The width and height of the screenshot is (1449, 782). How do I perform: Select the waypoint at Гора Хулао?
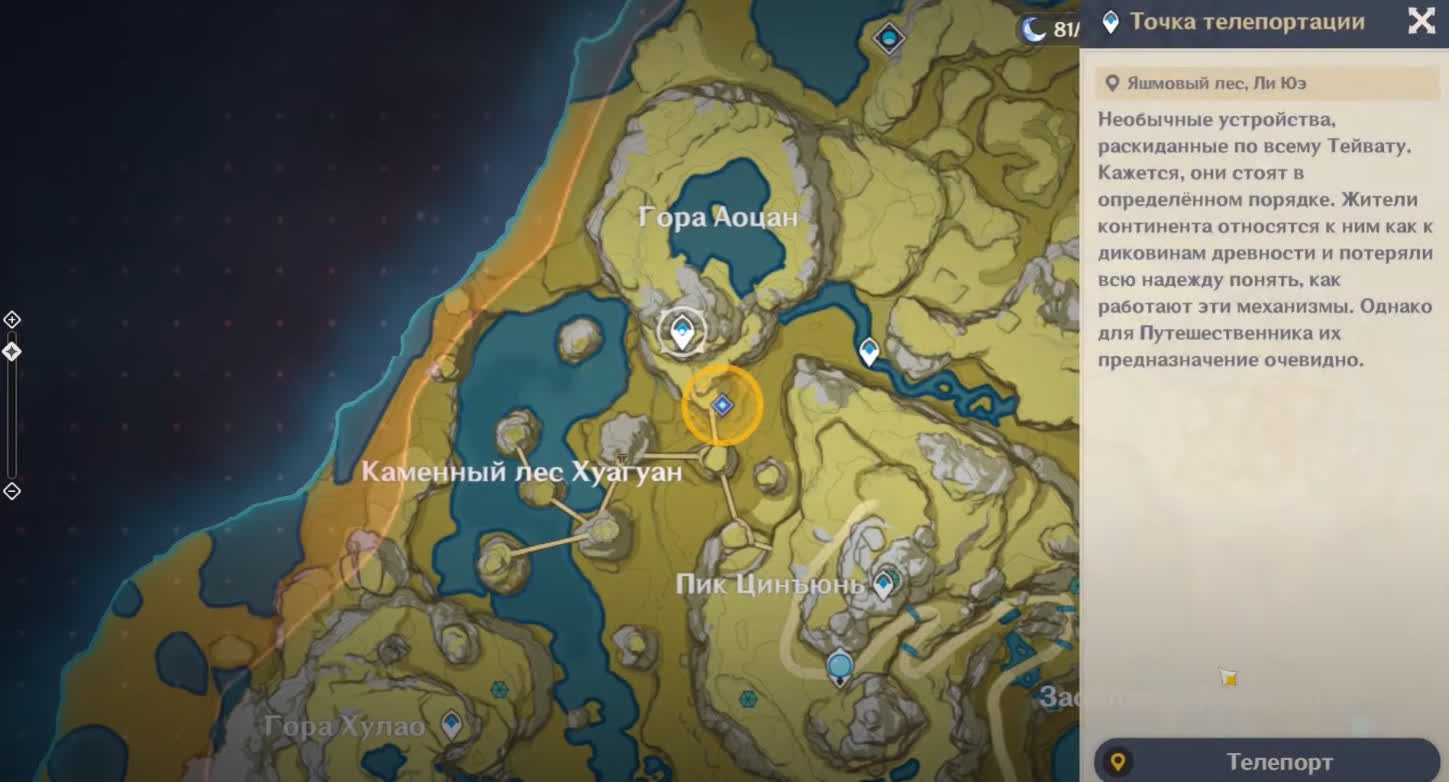pyautogui.click(x=452, y=724)
